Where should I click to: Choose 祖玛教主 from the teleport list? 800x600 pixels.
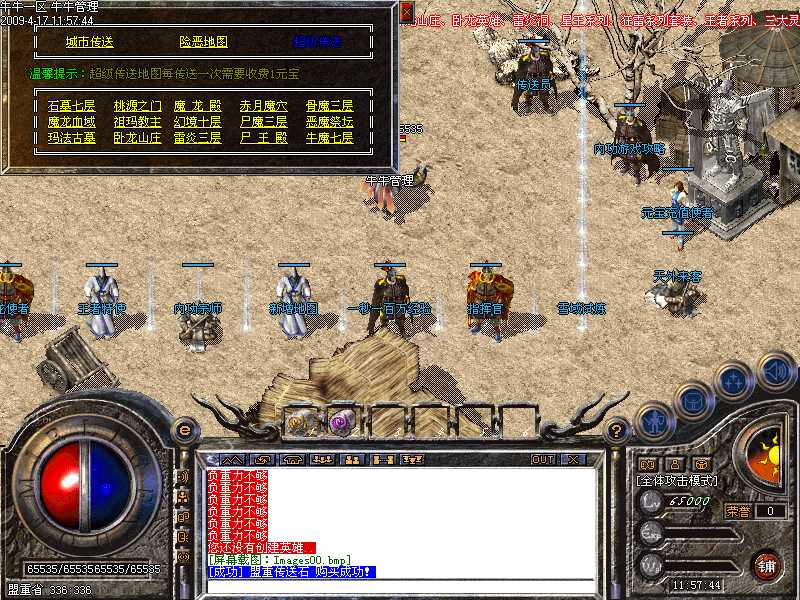(136, 122)
